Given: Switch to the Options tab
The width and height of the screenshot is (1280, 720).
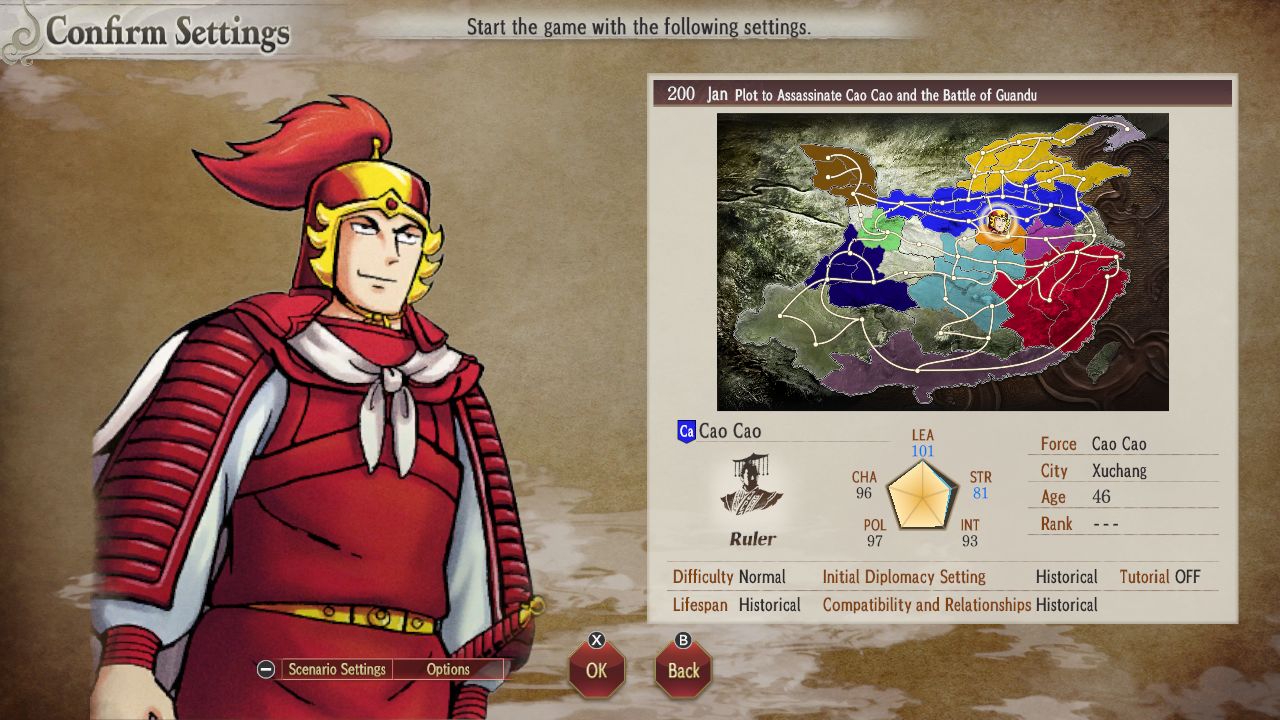Looking at the screenshot, I should pyautogui.click(x=449, y=669).
